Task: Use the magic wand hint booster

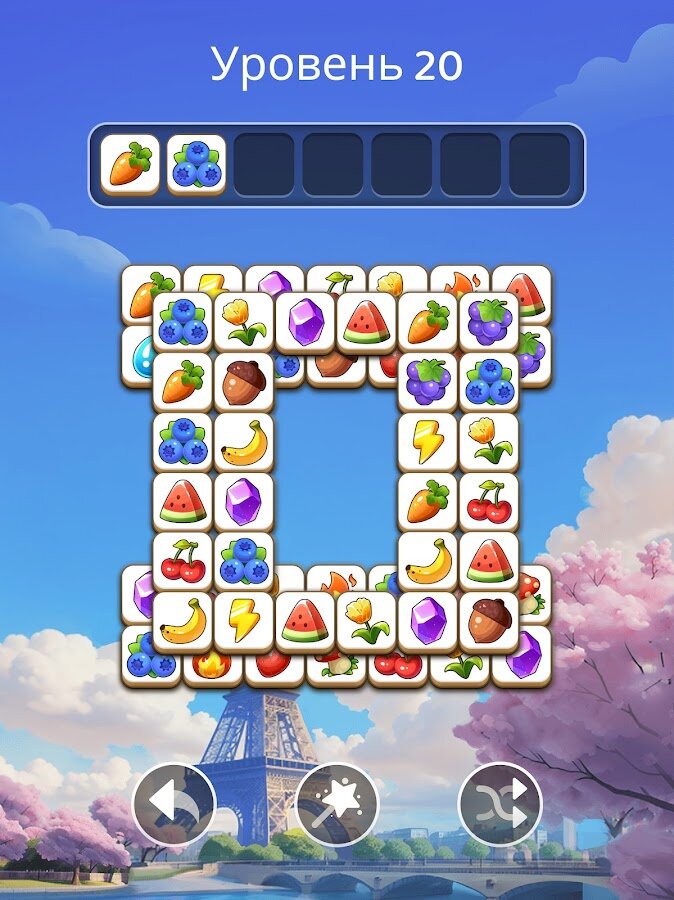Action: click(x=337, y=804)
